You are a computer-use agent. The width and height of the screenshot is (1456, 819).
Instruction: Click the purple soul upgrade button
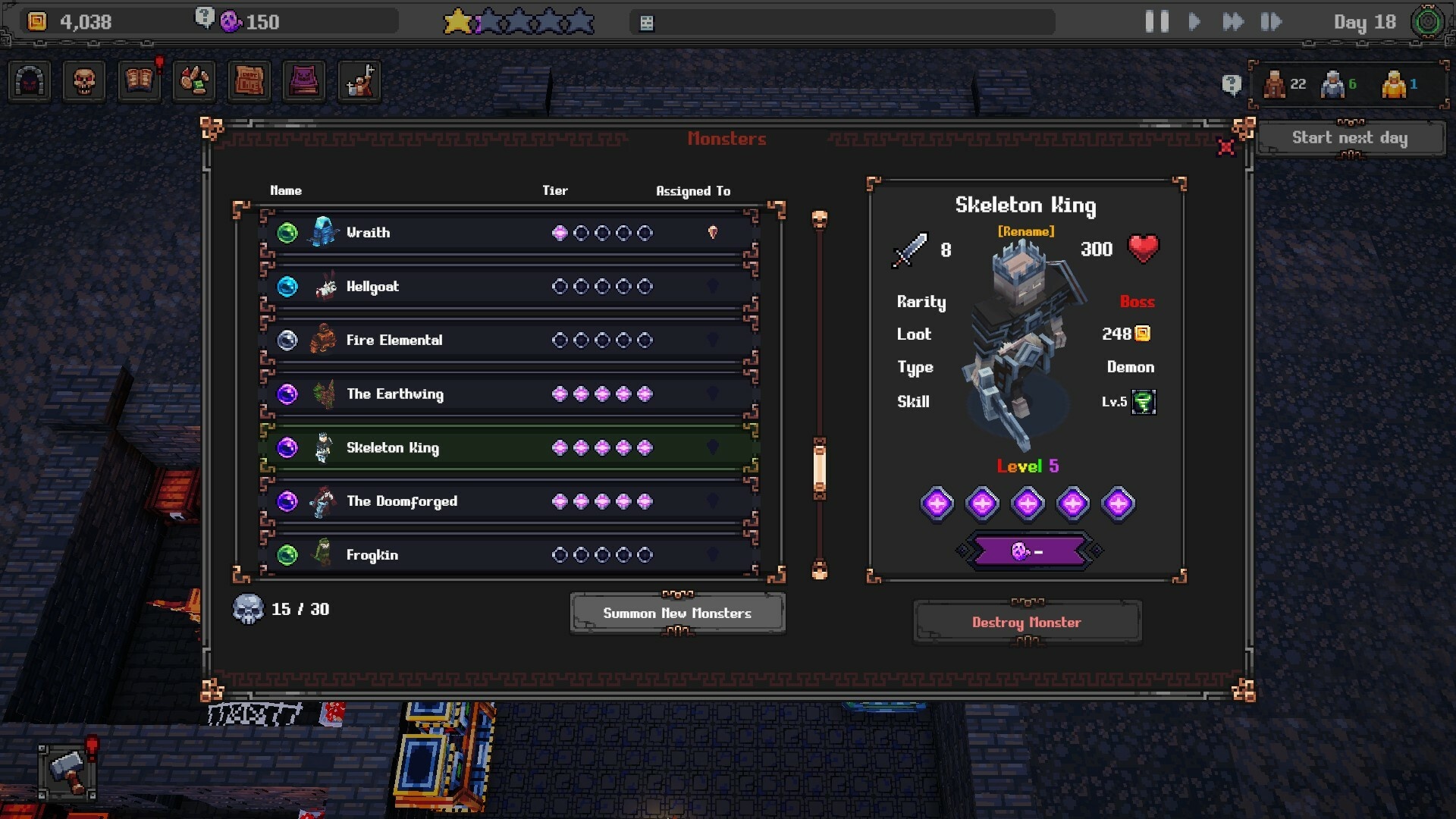[x=1029, y=551]
